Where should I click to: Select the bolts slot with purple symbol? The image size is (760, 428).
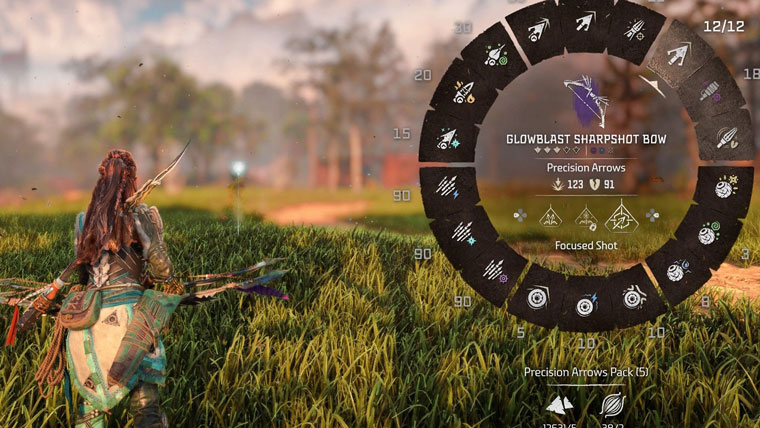click(x=493, y=270)
